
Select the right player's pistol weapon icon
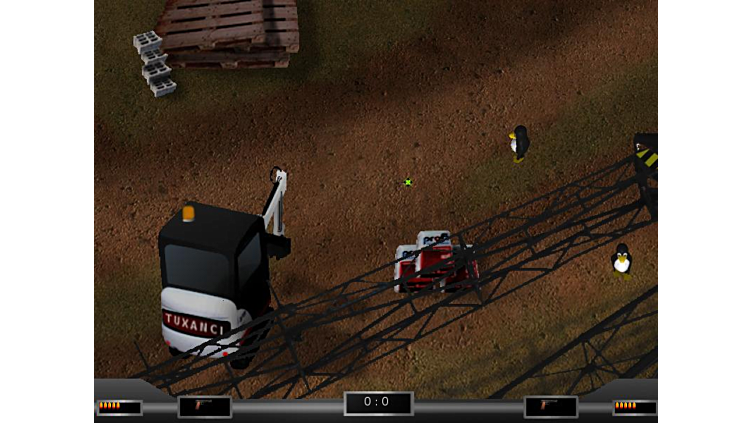click(550, 406)
